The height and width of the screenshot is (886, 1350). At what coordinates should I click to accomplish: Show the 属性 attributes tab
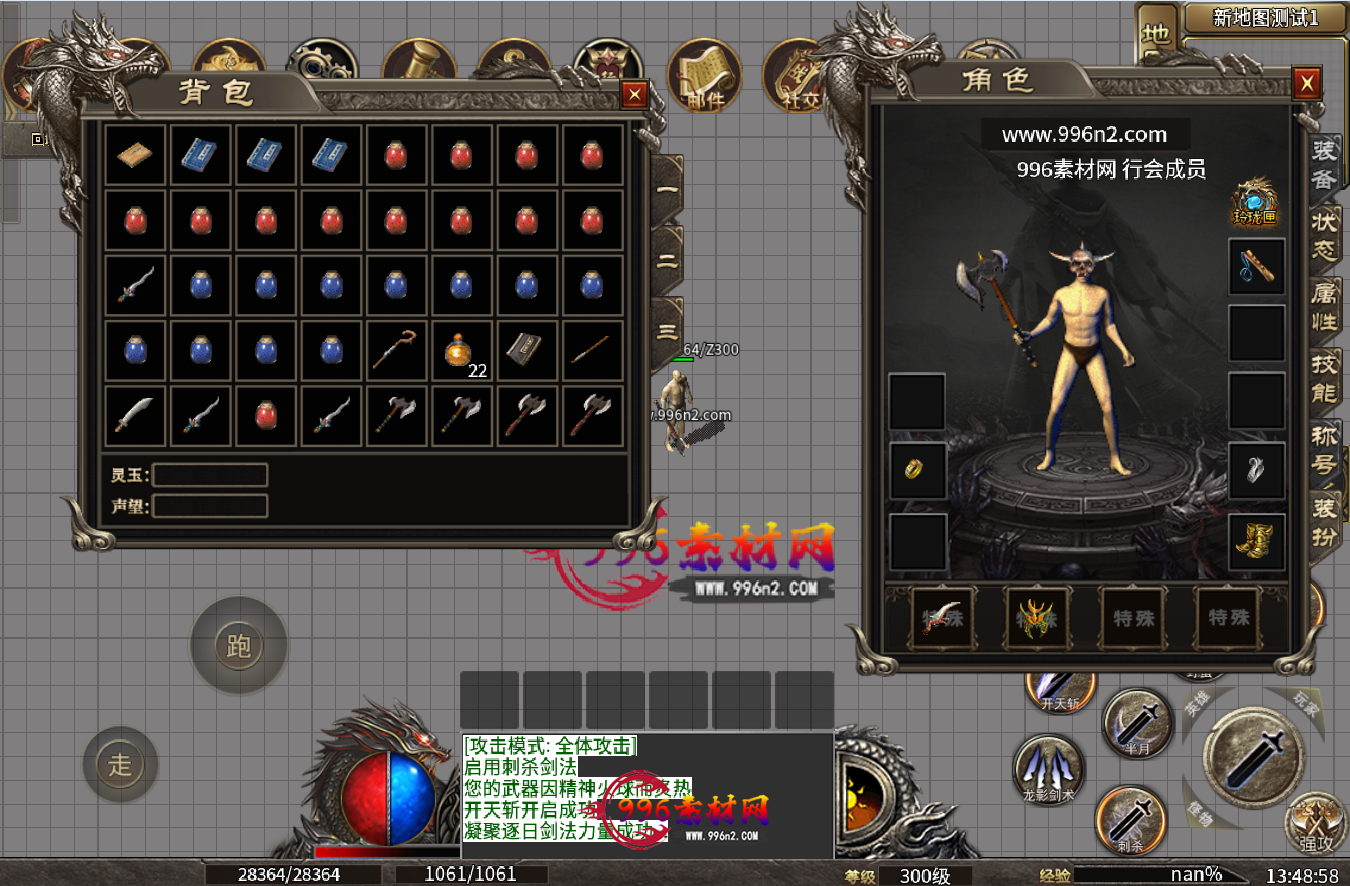click(1325, 304)
